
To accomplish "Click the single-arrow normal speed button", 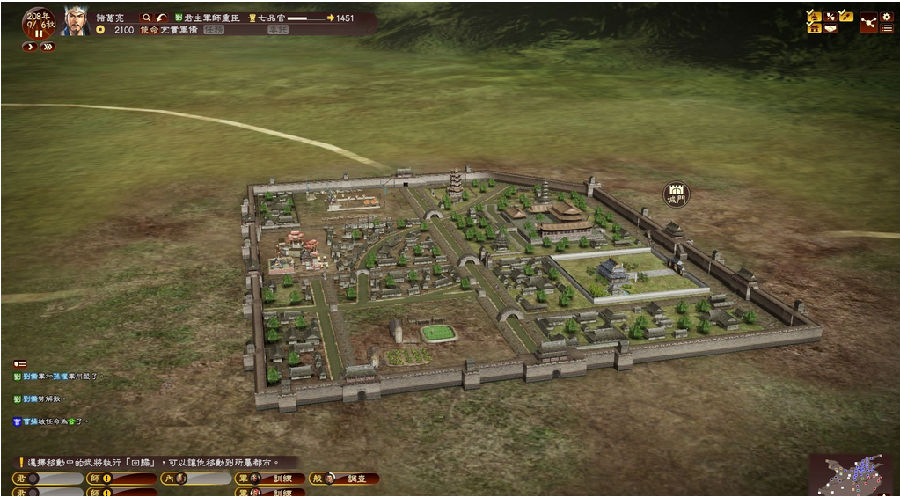I will coord(30,47).
